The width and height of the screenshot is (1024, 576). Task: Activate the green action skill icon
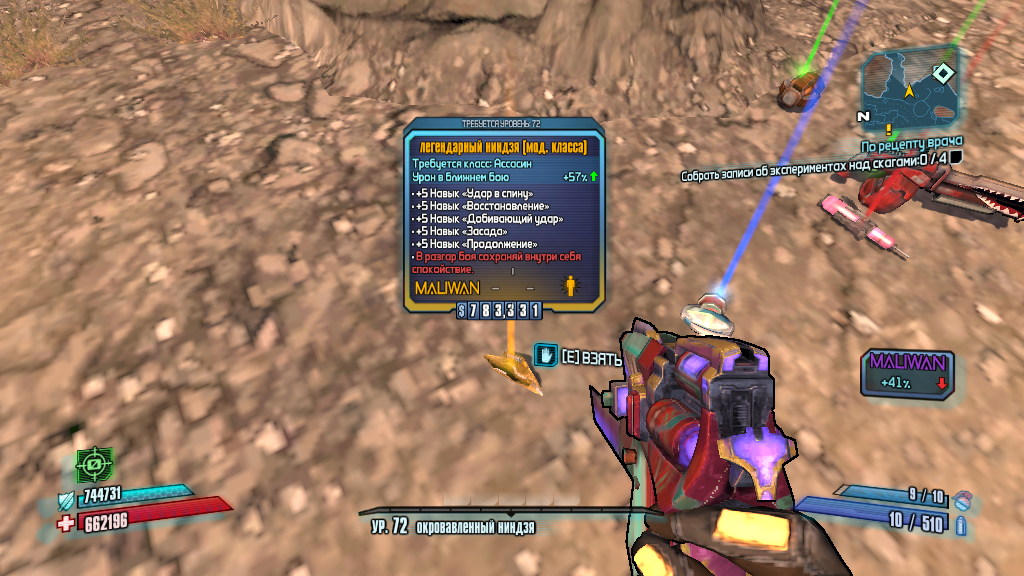95,465
